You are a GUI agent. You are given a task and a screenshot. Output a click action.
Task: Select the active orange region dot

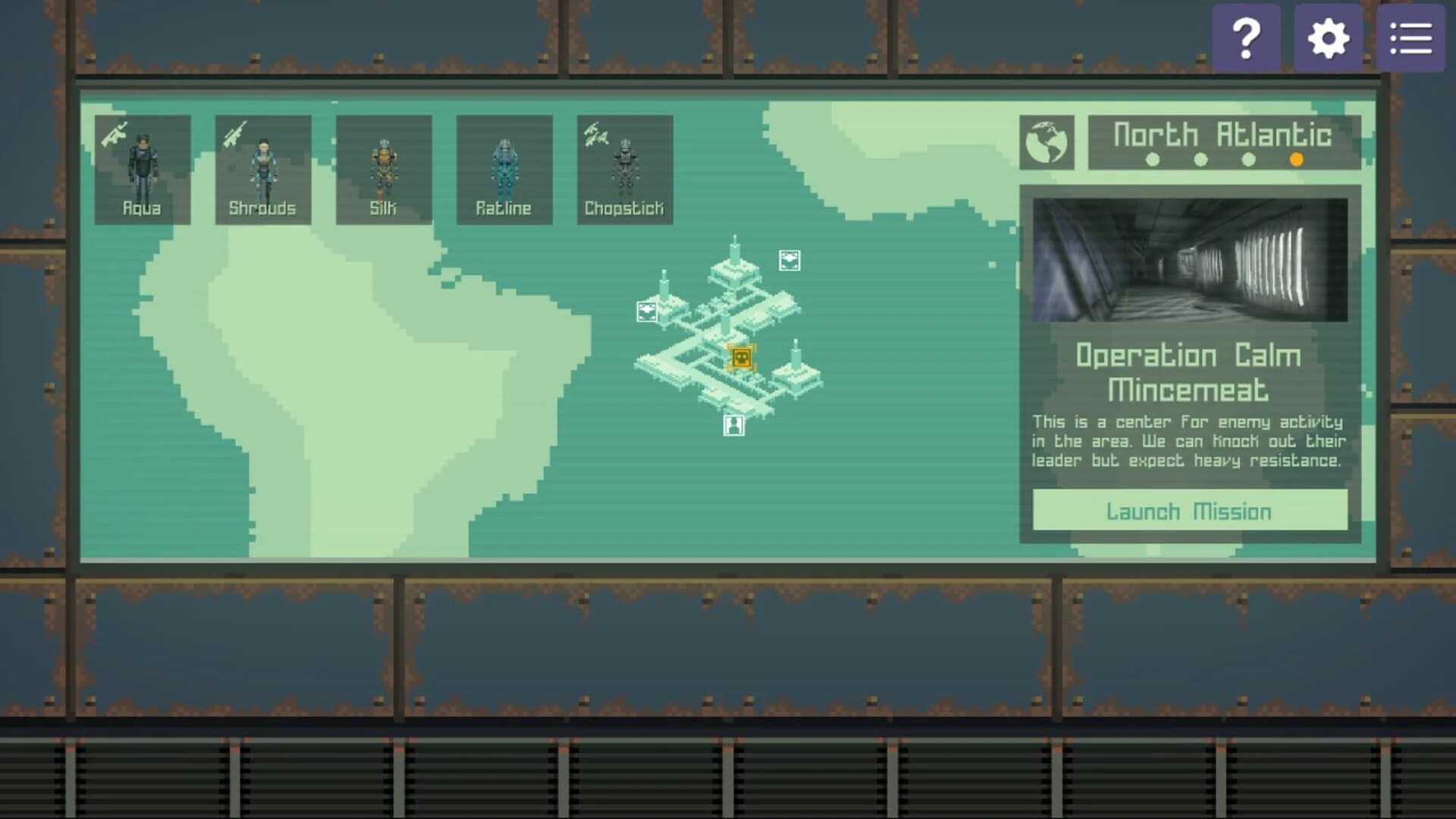pyautogui.click(x=1297, y=160)
